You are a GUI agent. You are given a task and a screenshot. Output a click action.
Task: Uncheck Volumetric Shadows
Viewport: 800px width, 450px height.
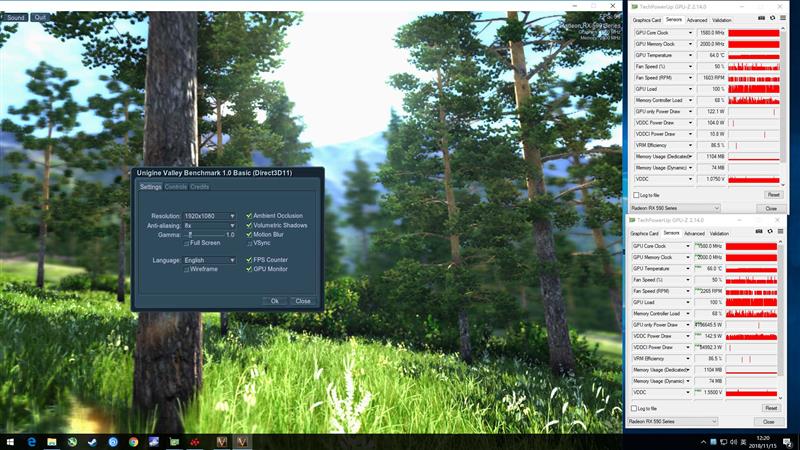click(x=249, y=225)
